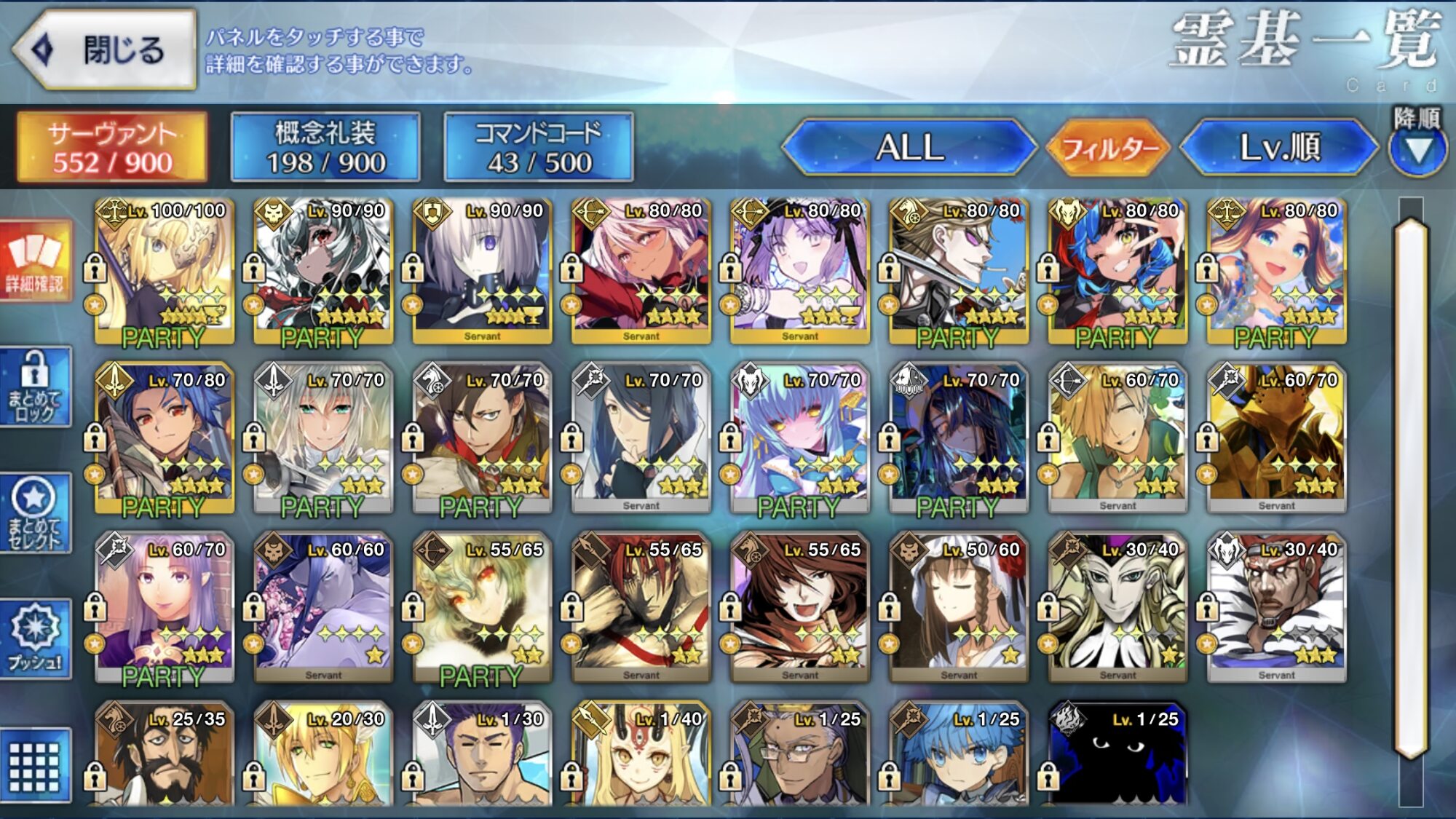
Task: Choose the Lv. 70/80 blue-haired lancer card
Action: pyautogui.click(x=165, y=440)
